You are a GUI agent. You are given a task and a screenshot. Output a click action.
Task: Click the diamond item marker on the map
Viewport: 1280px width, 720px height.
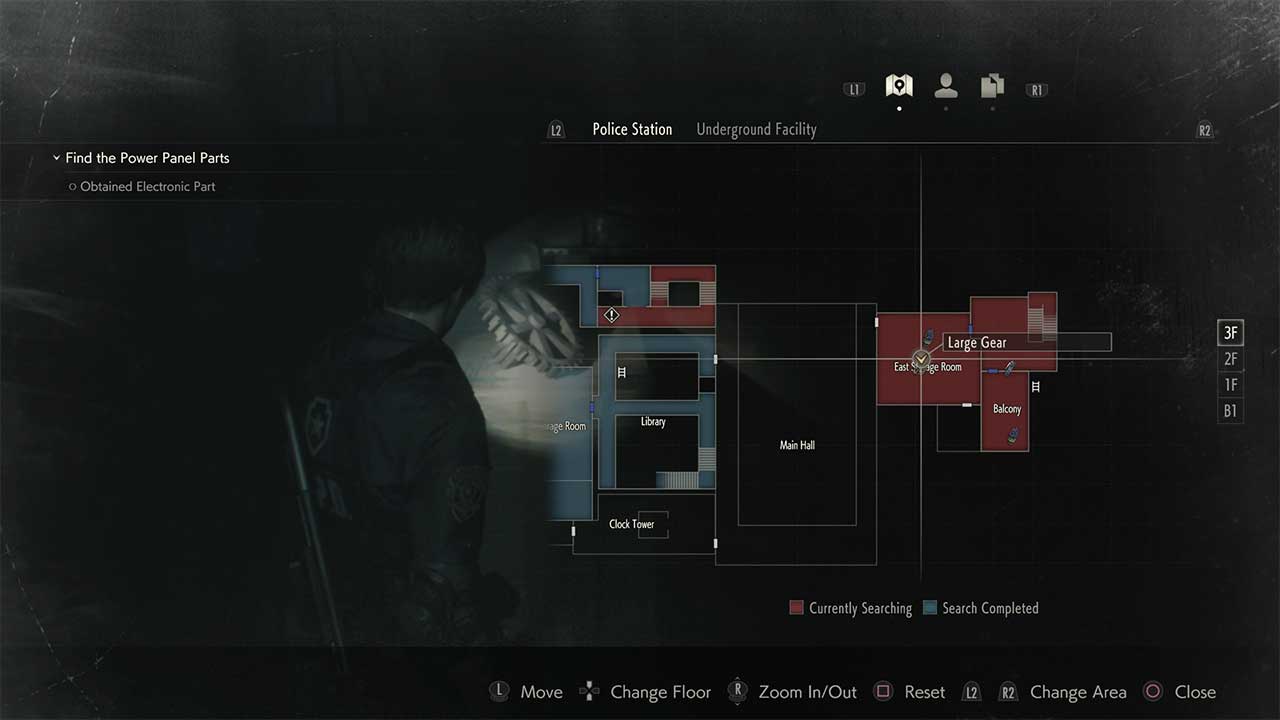coord(611,314)
